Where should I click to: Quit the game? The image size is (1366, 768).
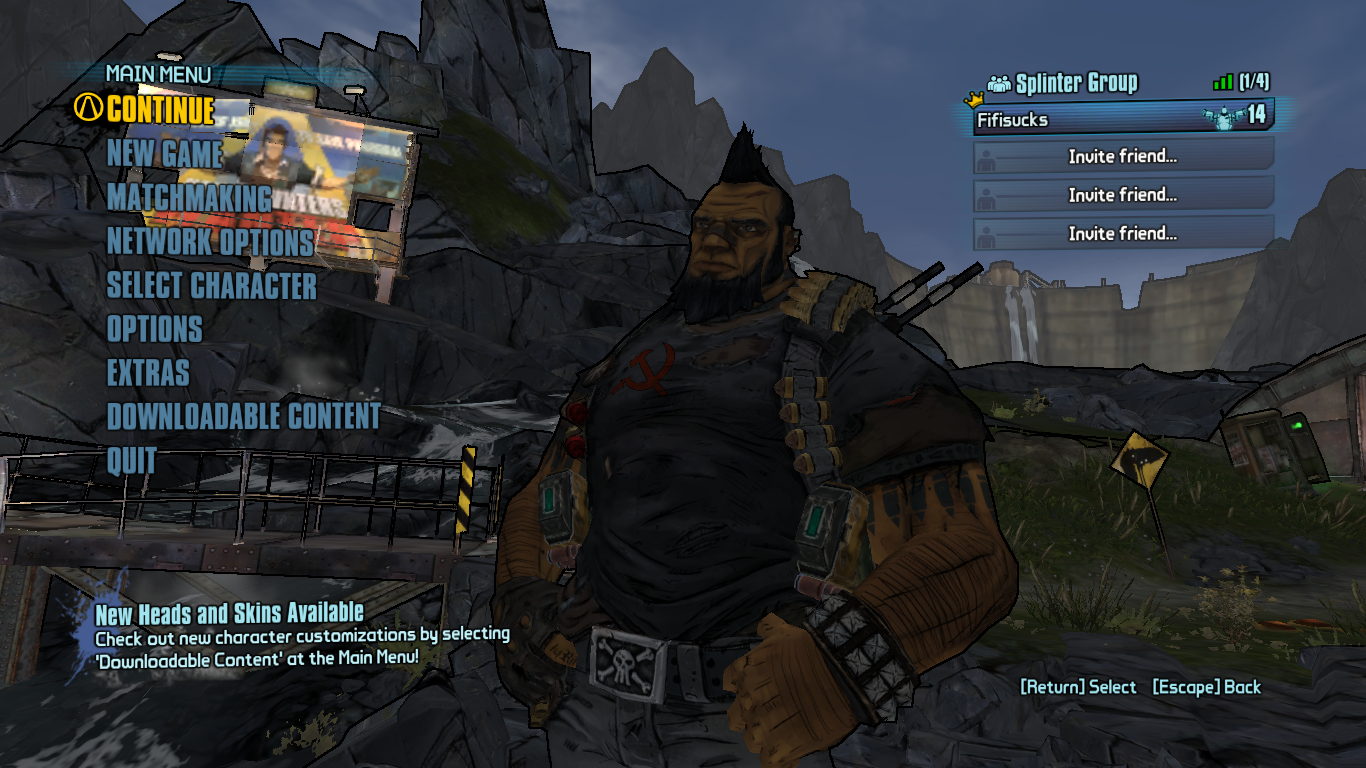coord(132,461)
